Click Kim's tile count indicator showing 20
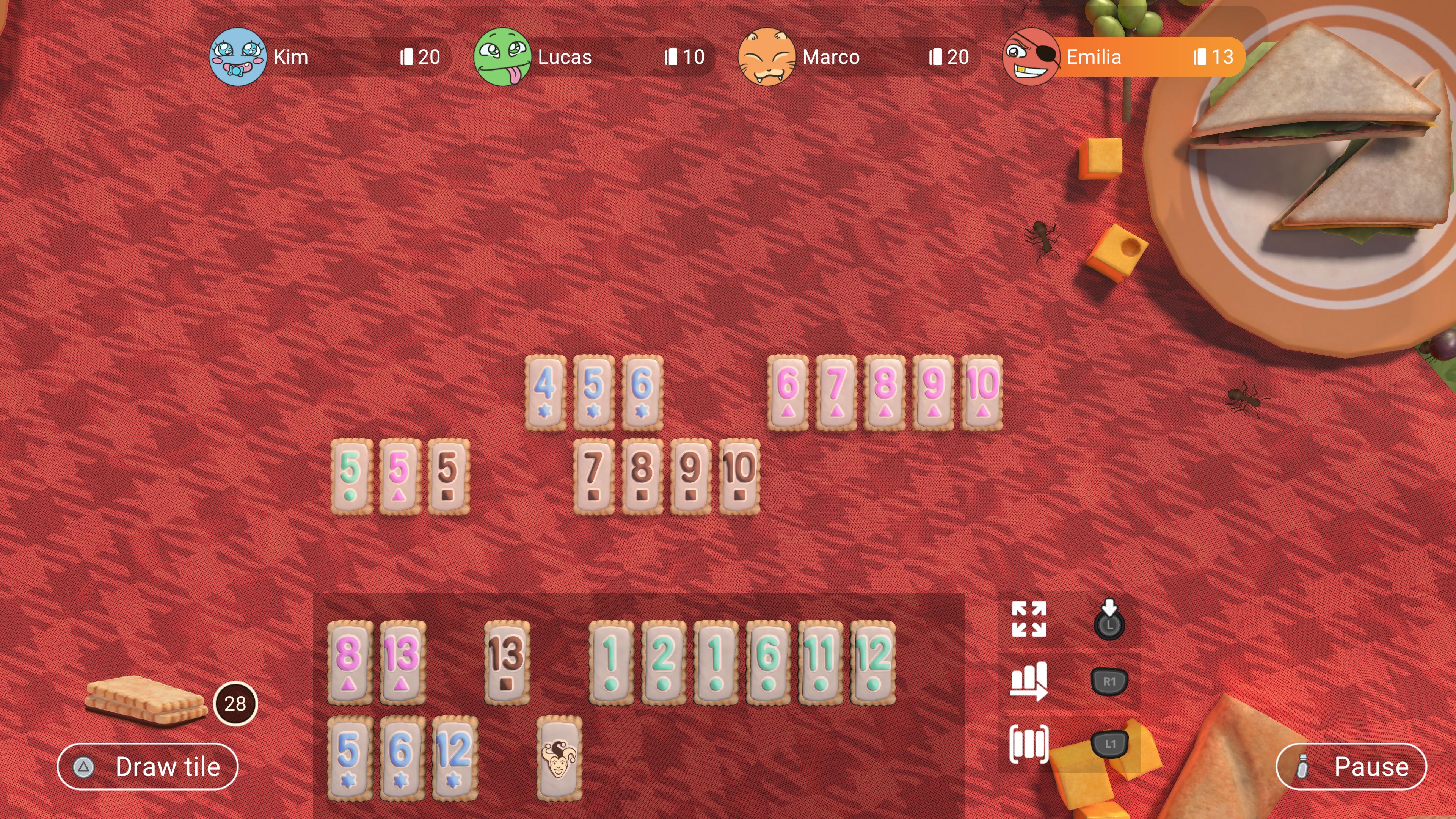 click(419, 56)
